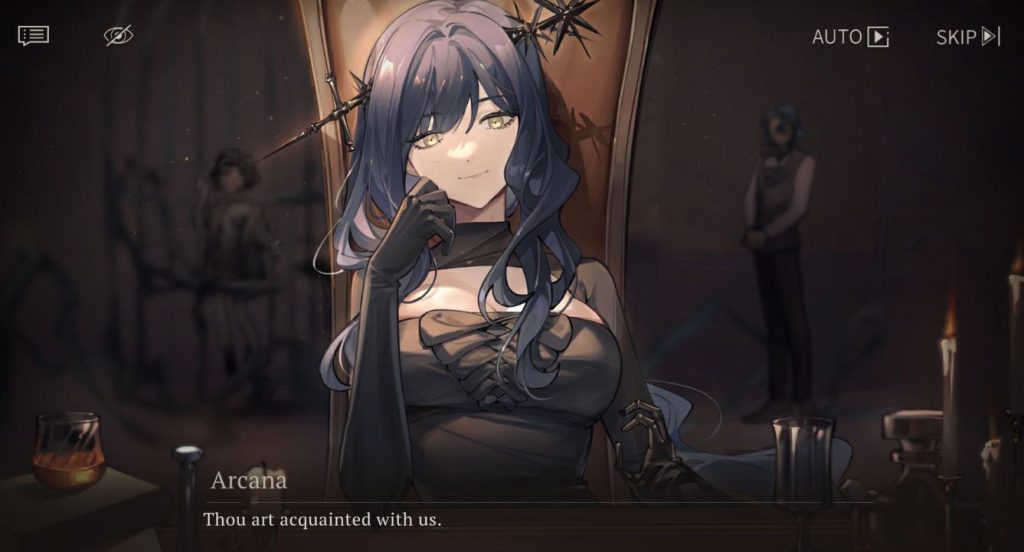Open the dialogue log icon
The height and width of the screenshot is (552, 1024).
pos(33,36)
